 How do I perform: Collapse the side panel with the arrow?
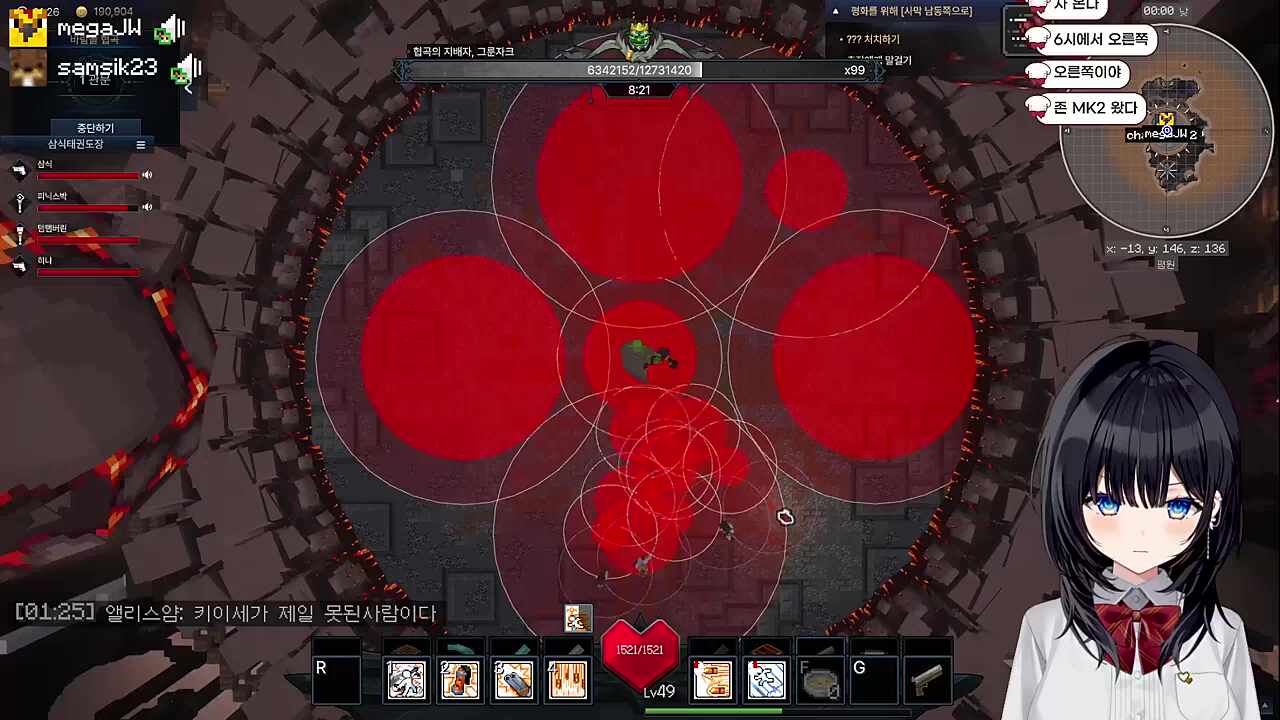pyautogui.click(x=188, y=89)
